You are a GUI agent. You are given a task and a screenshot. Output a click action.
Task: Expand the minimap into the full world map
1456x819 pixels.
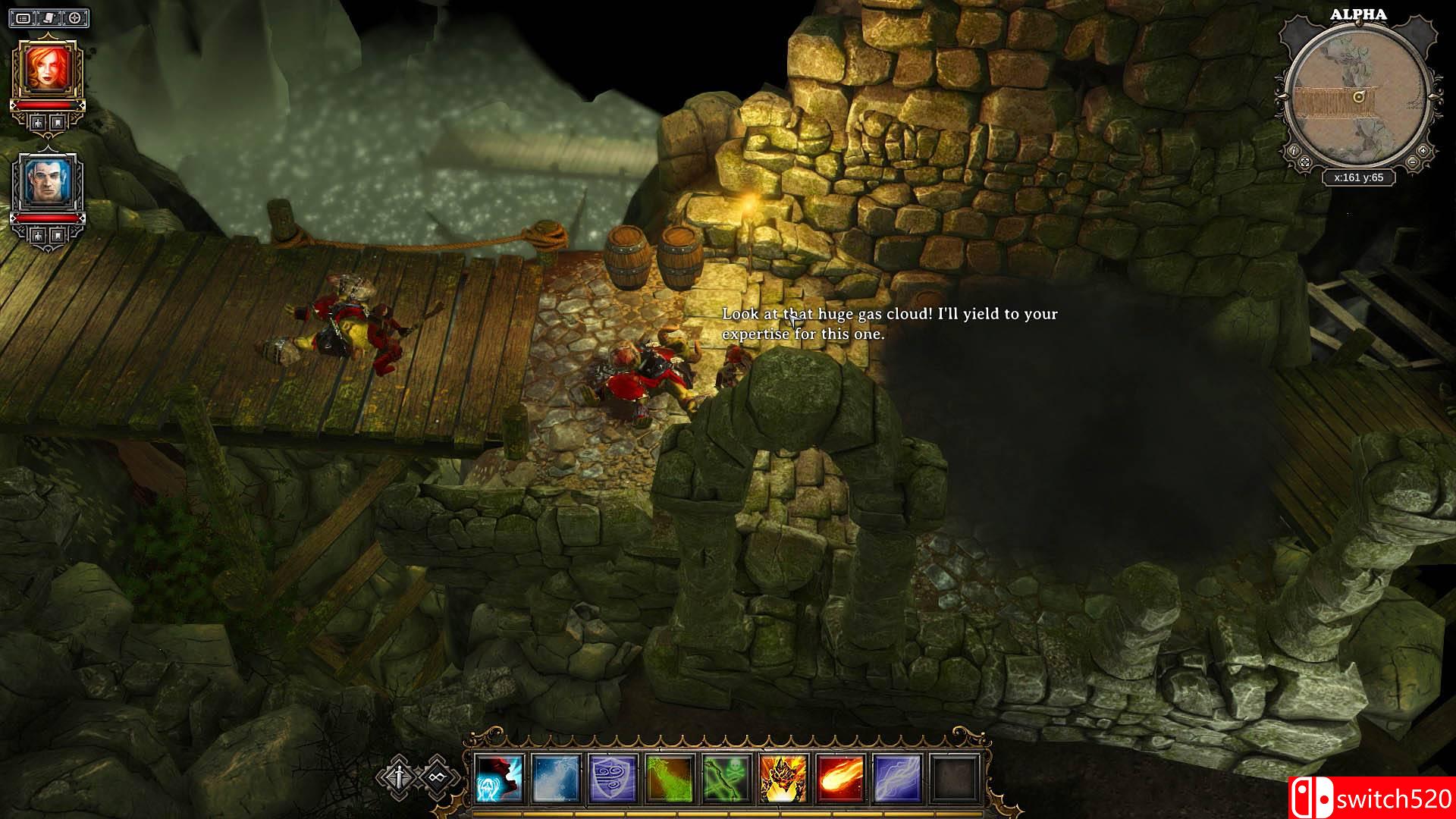[1305, 162]
